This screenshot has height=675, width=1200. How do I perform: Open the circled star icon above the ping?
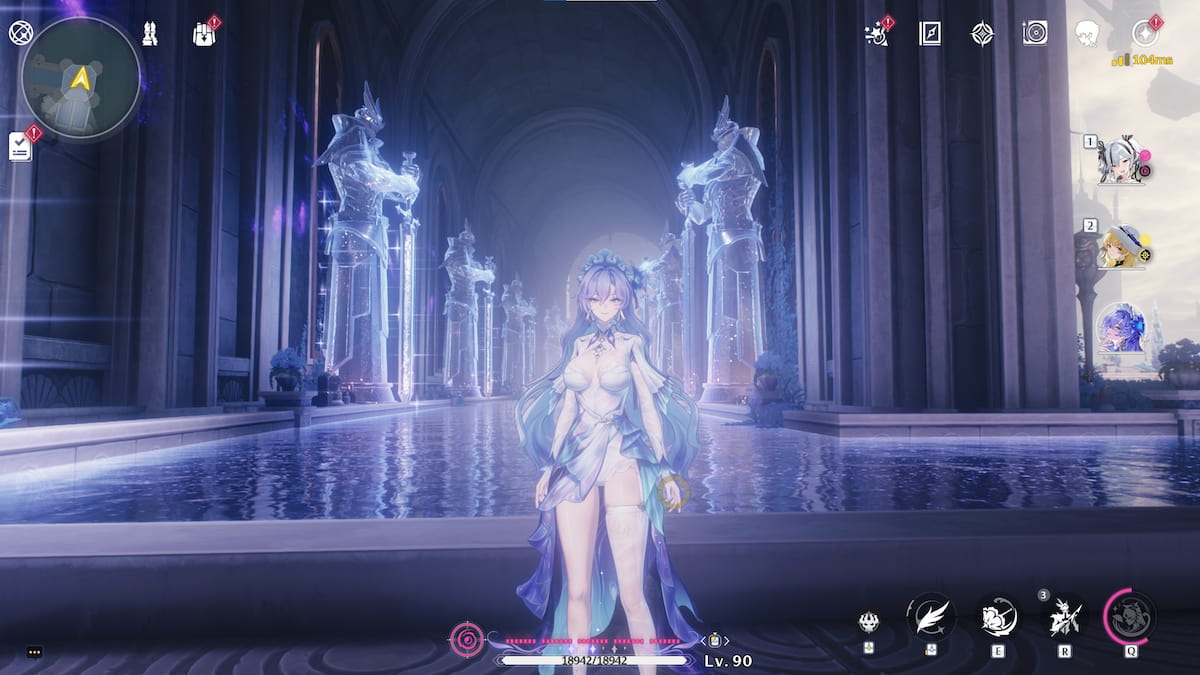click(x=1144, y=34)
